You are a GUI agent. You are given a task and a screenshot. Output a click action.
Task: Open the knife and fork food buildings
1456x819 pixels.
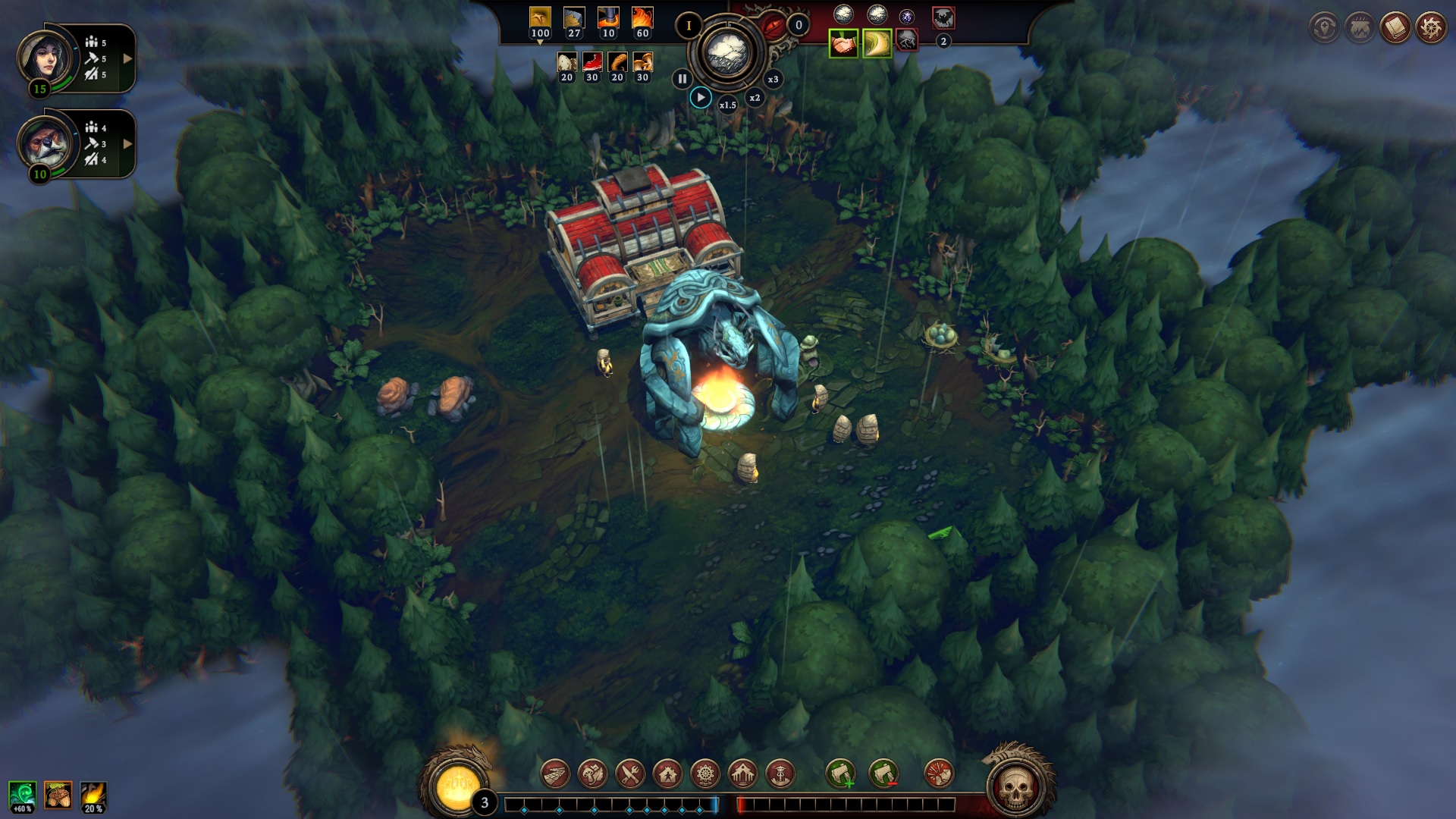click(x=630, y=774)
